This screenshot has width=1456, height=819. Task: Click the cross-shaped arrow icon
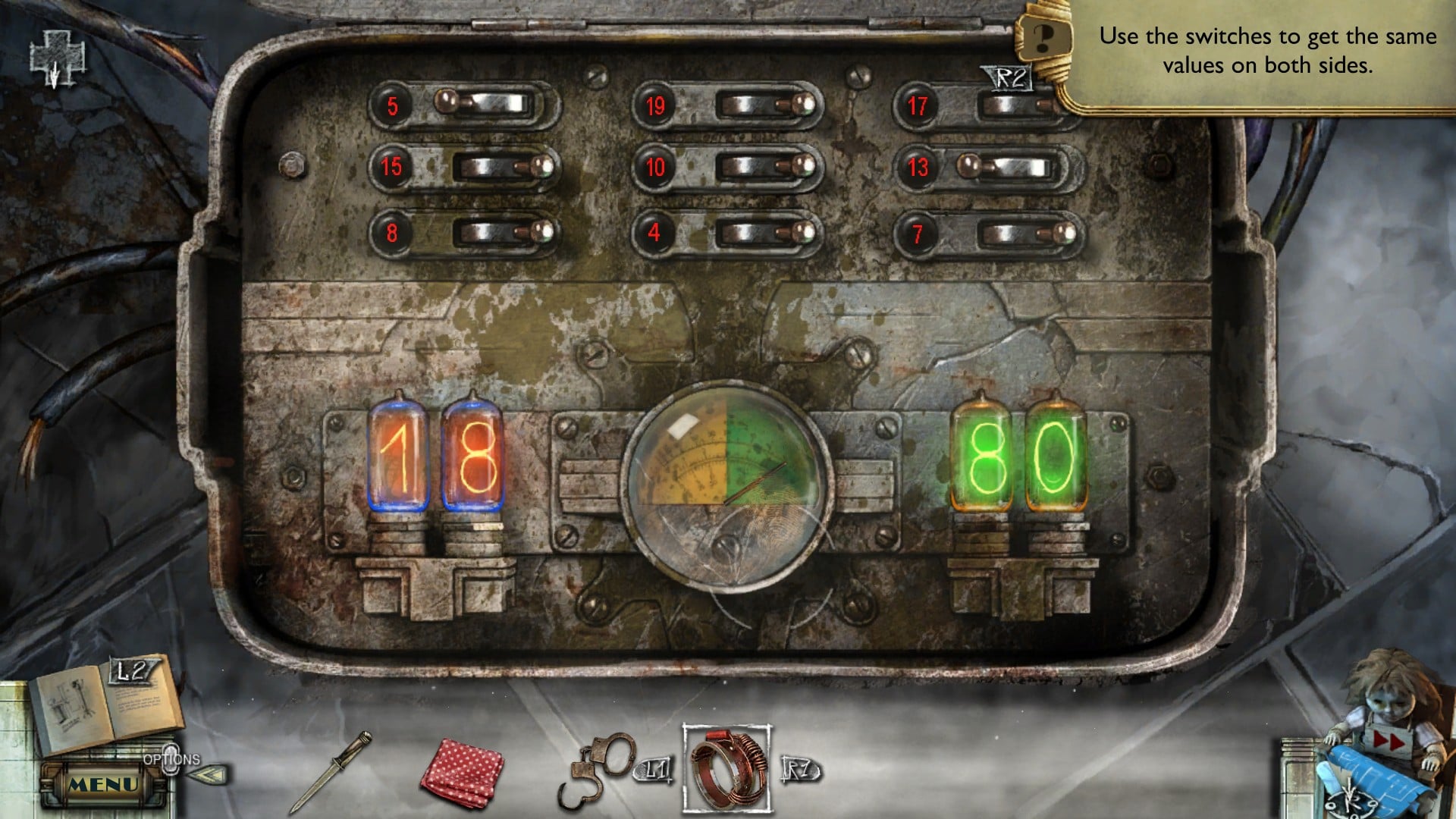coord(55,58)
